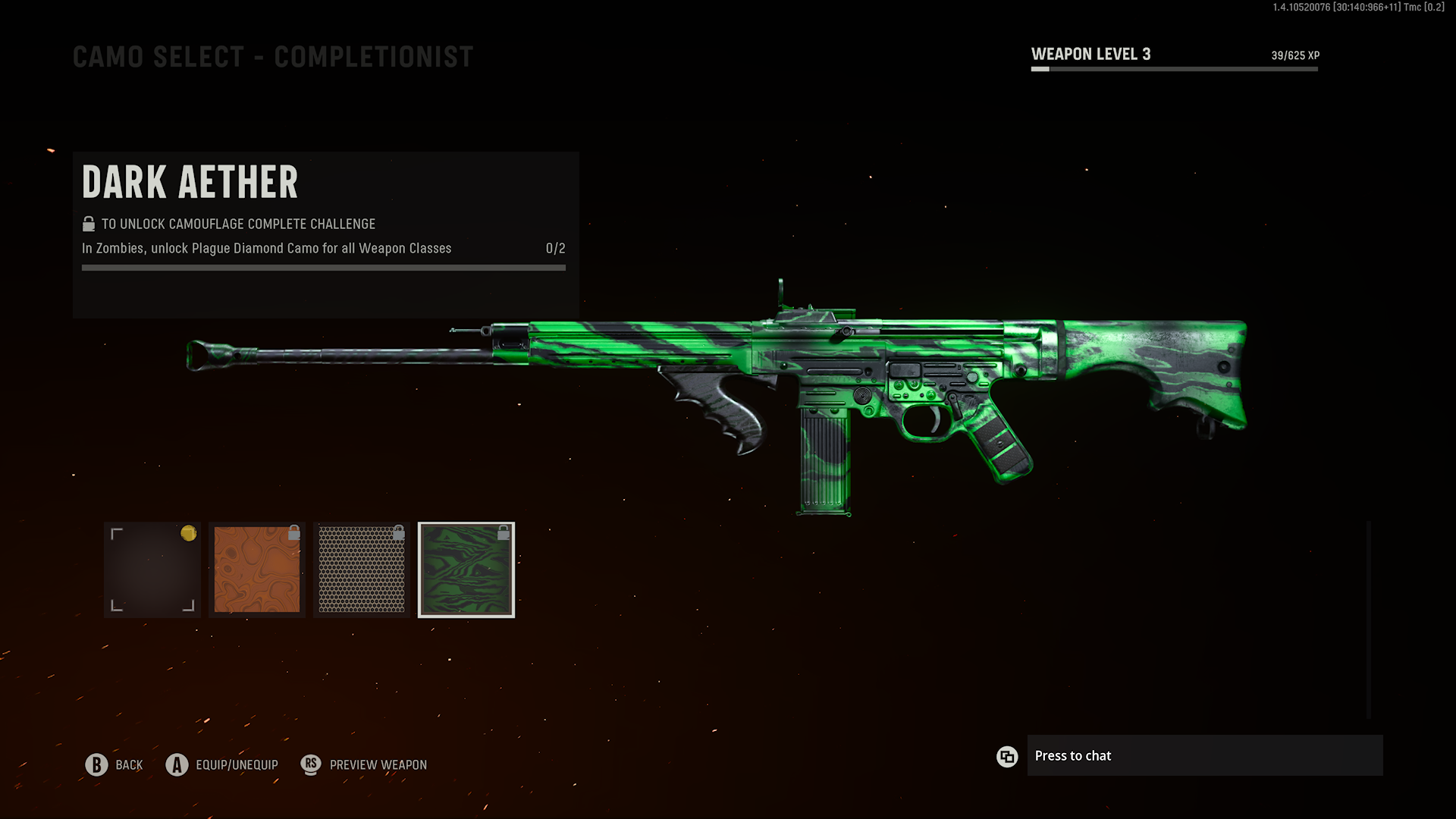Click the A button icon next to Equip/Unequip

coord(177,764)
